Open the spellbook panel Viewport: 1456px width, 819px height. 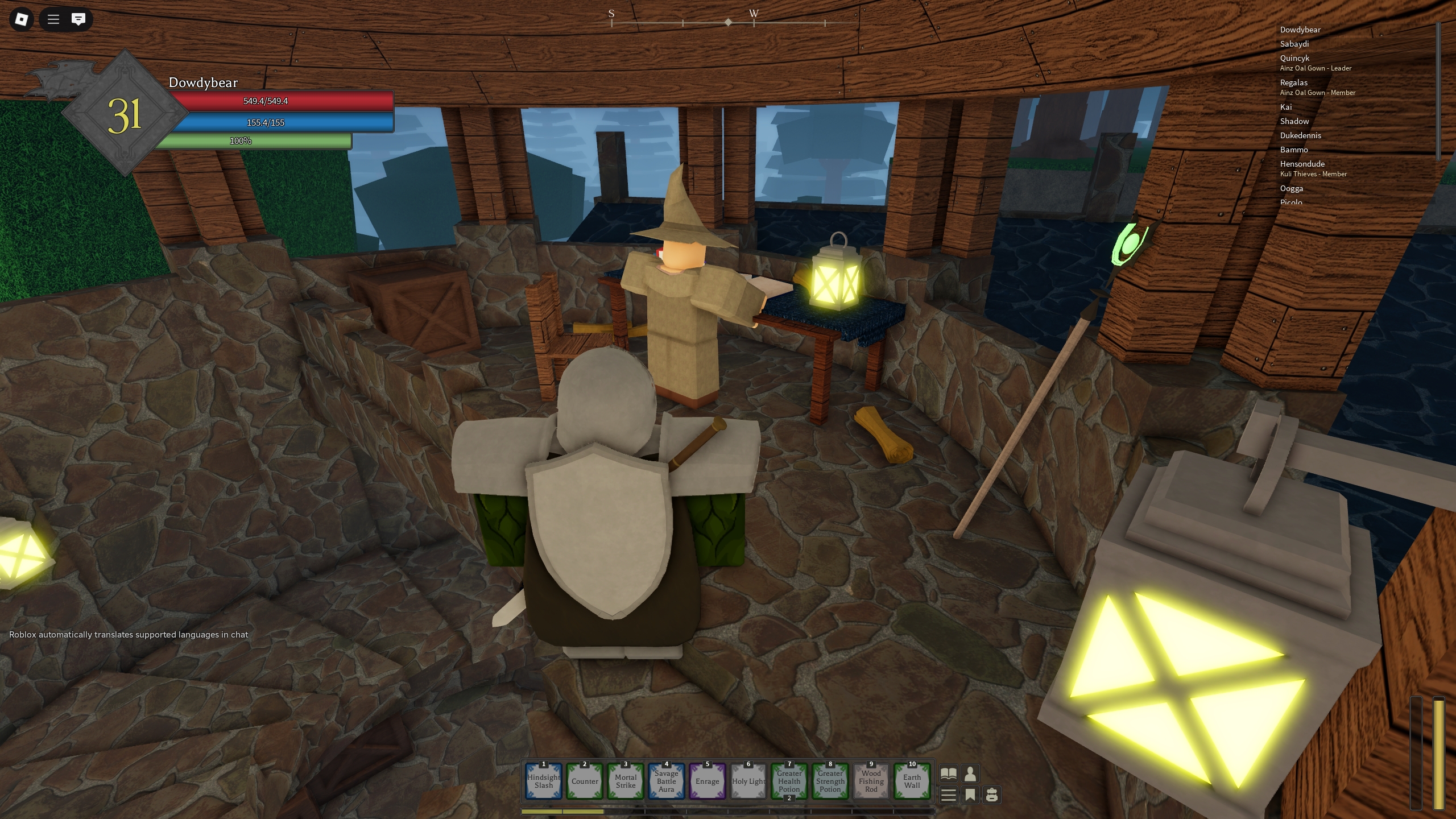[948, 772]
